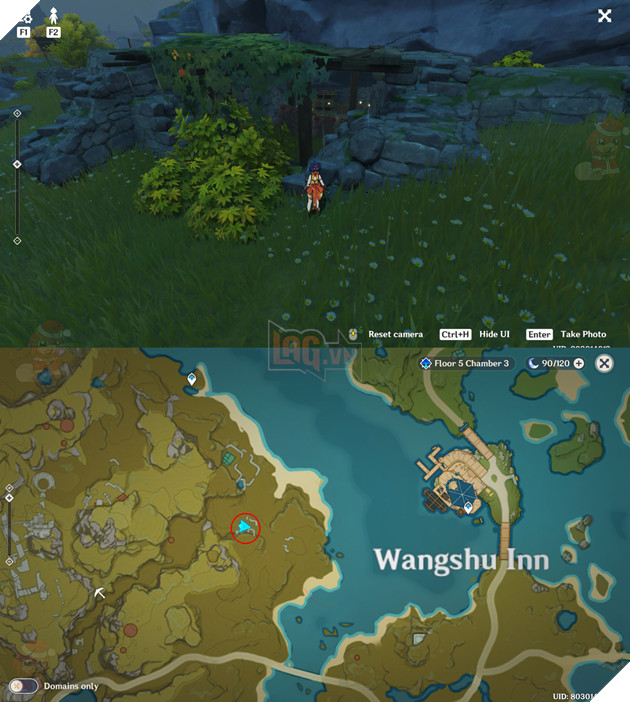Open the Floor 5 Chamber 3 Spiral Abyss indicator

click(x=465, y=363)
